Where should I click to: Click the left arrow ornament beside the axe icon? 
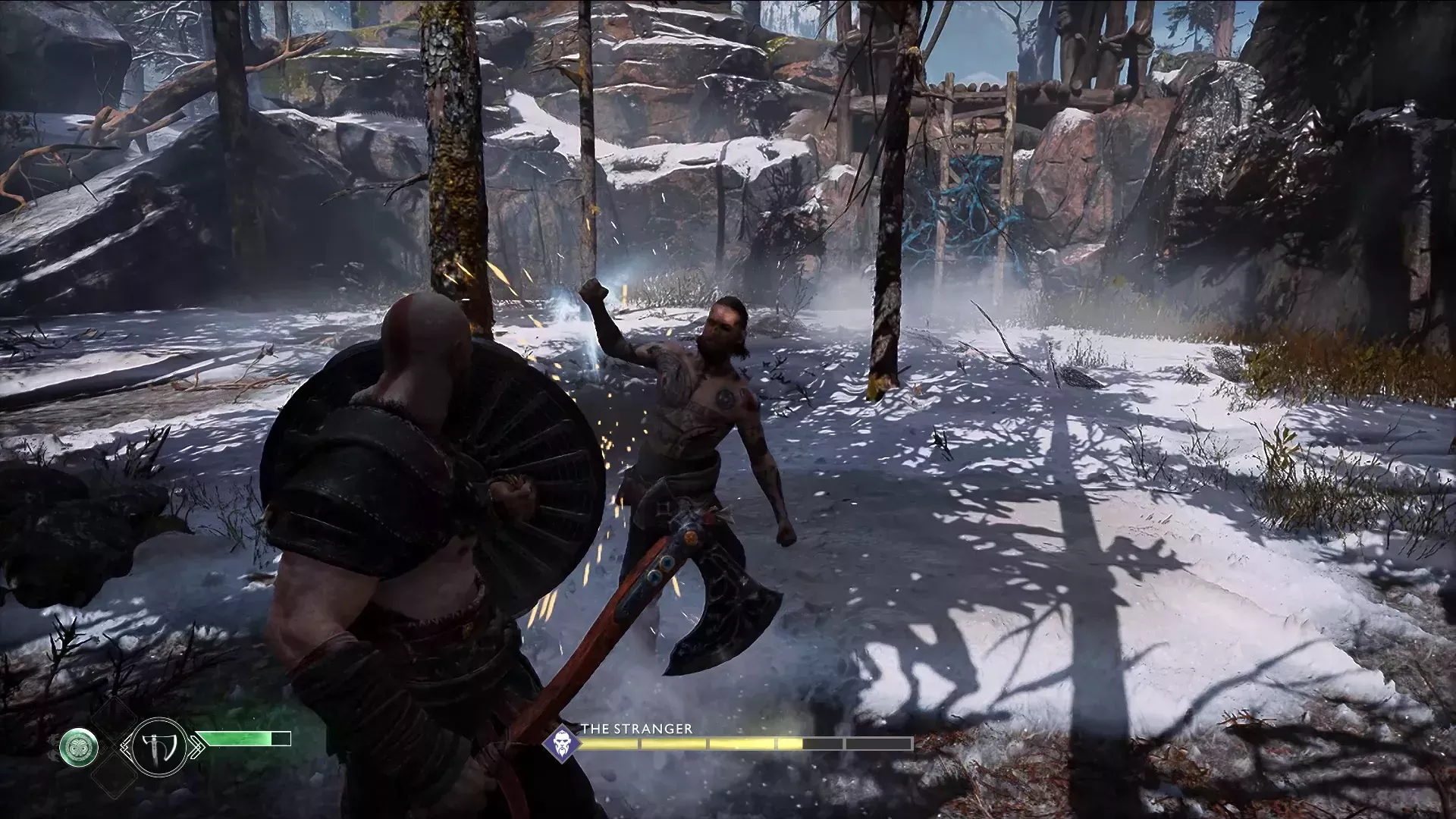coord(127,745)
